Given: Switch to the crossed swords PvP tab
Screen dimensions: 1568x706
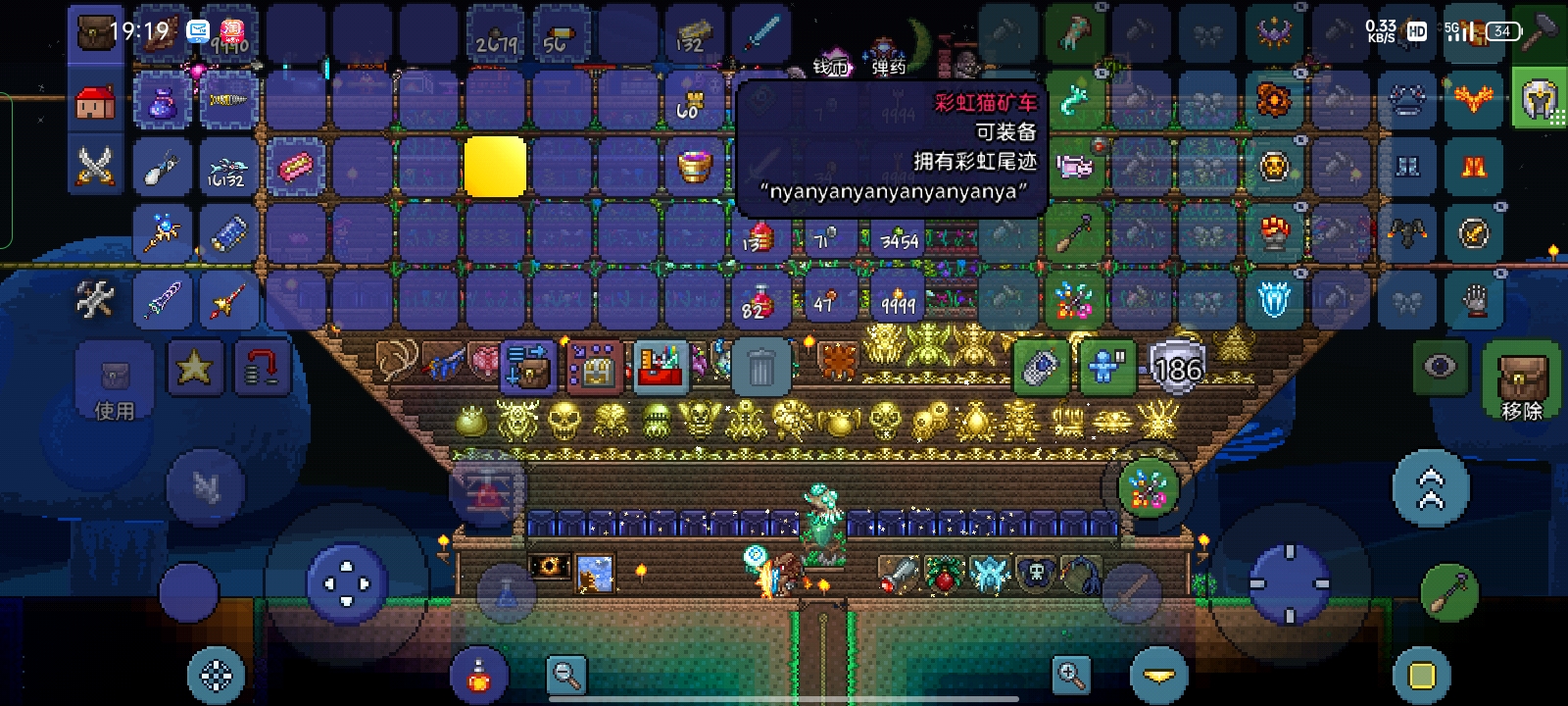Looking at the screenshot, I should point(95,167).
